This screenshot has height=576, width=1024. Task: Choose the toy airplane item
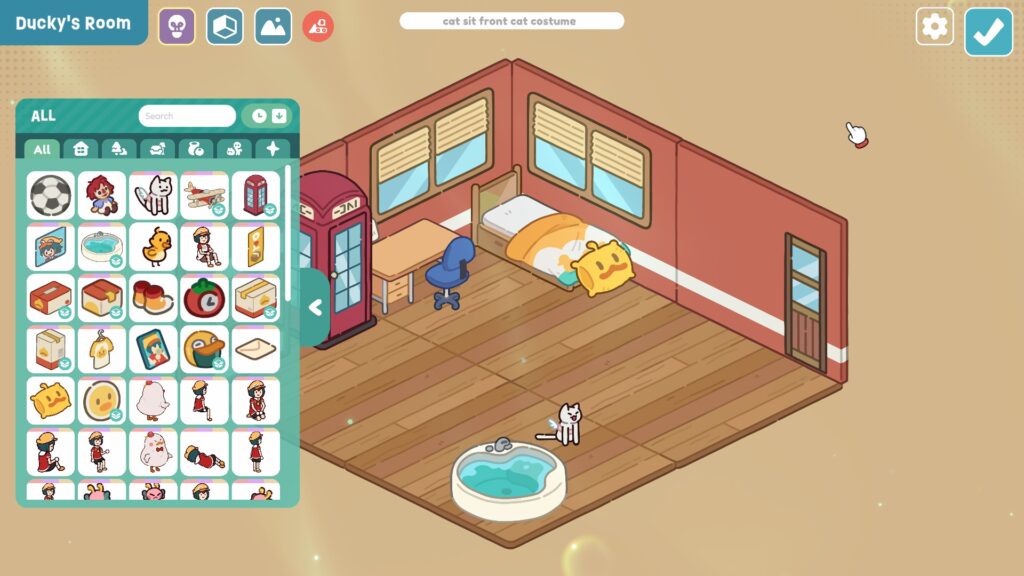tap(205, 195)
